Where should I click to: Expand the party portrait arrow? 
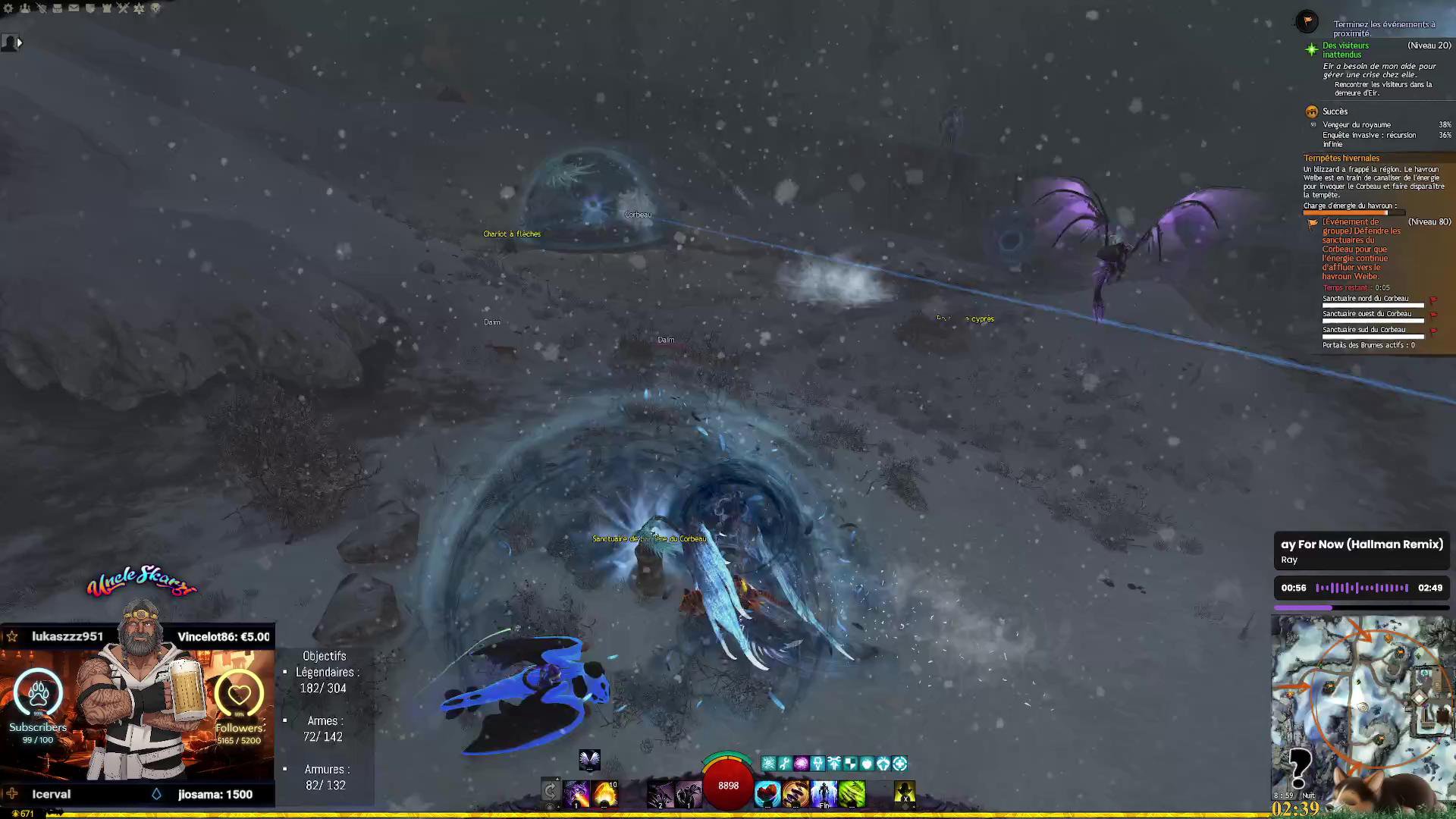(20, 43)
